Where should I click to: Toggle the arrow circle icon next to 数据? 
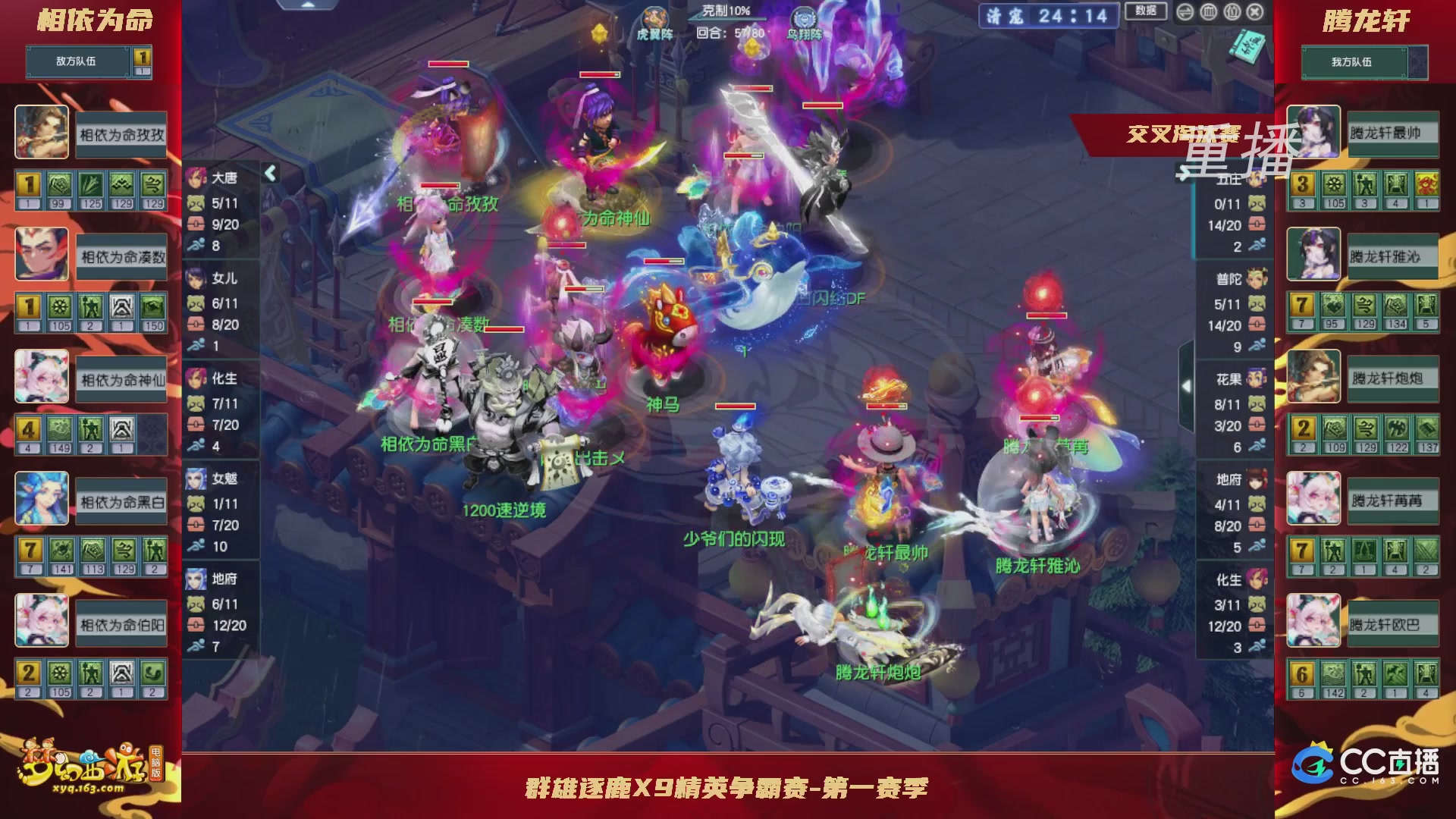[x=1185, y=12]
